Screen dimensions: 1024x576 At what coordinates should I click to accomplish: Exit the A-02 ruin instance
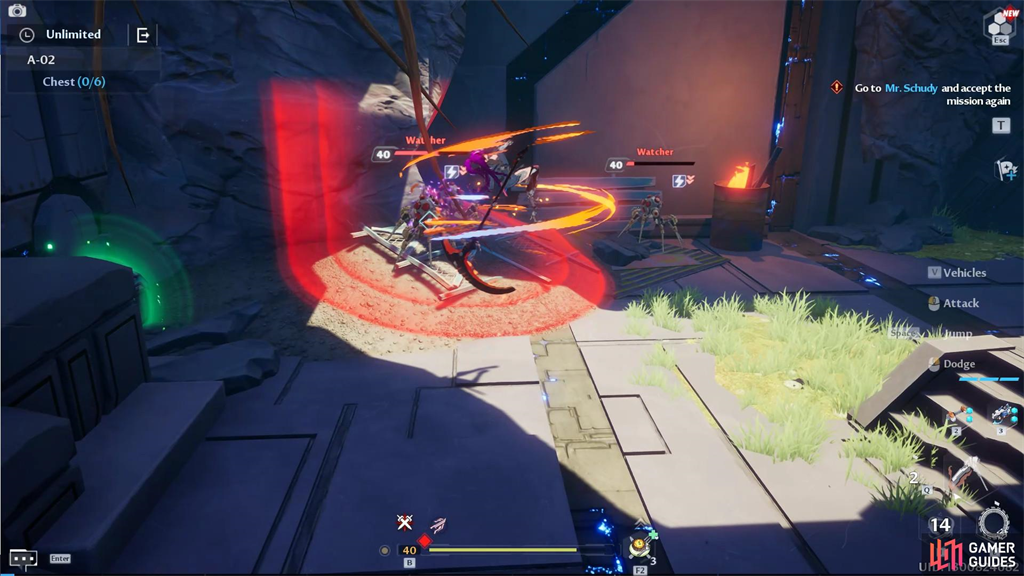pos(143,35)
